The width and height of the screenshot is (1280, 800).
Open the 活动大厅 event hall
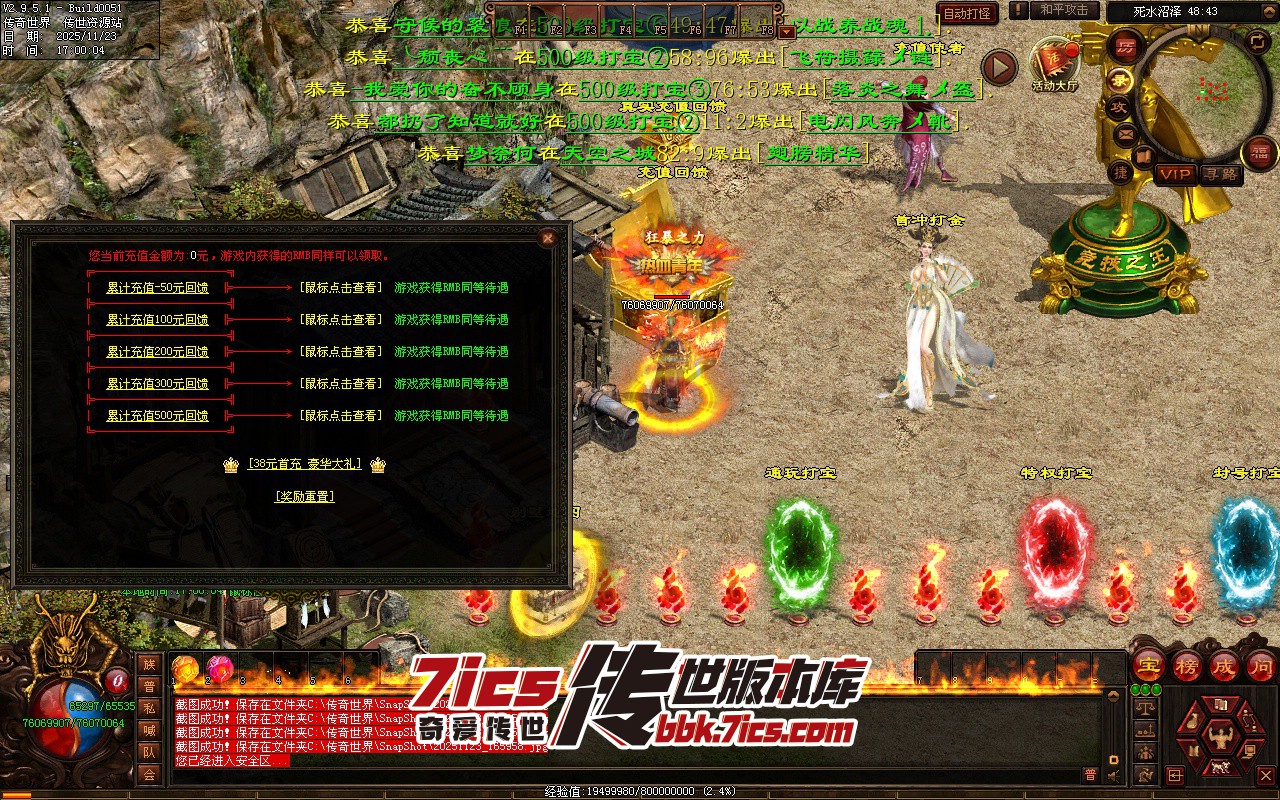pos(1055,62)
